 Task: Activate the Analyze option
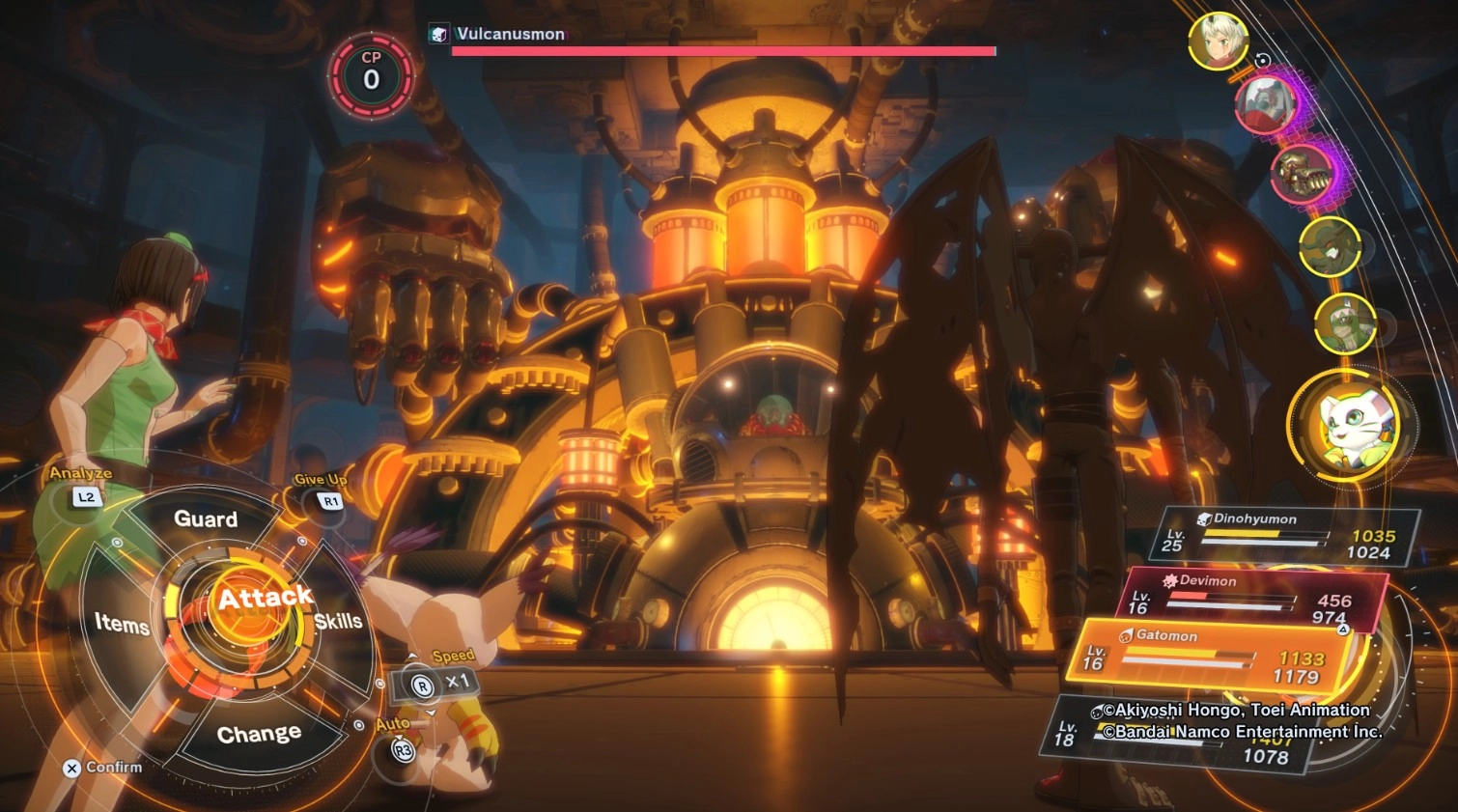86,496
